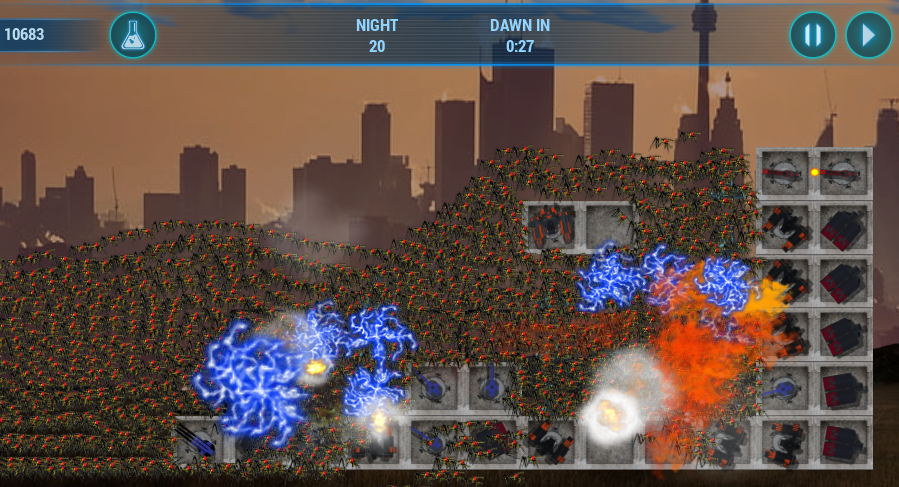This screenshot has width=899, height=487.
Task: Click the play speed button
Action: [x=868, y=35]
